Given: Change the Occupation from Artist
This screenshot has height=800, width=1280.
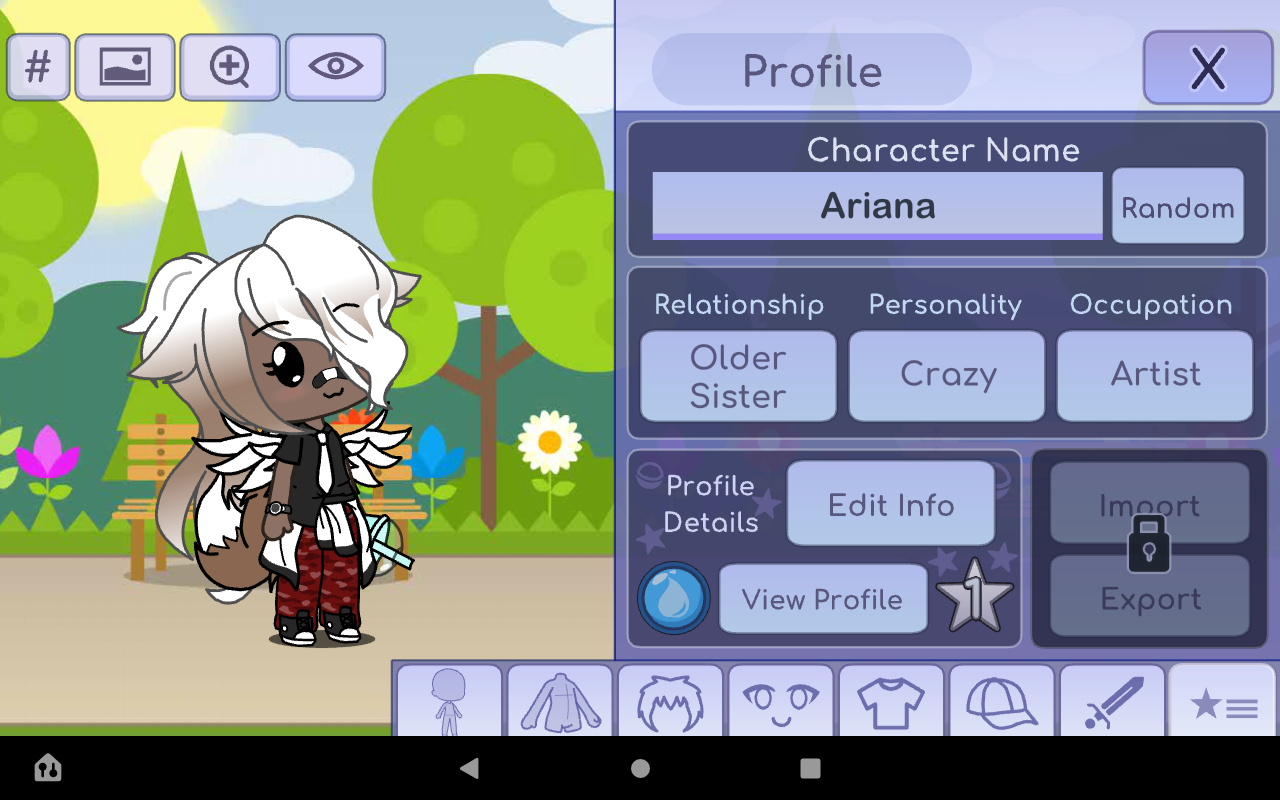Looking at the screenshot, I should [1154, 376].
